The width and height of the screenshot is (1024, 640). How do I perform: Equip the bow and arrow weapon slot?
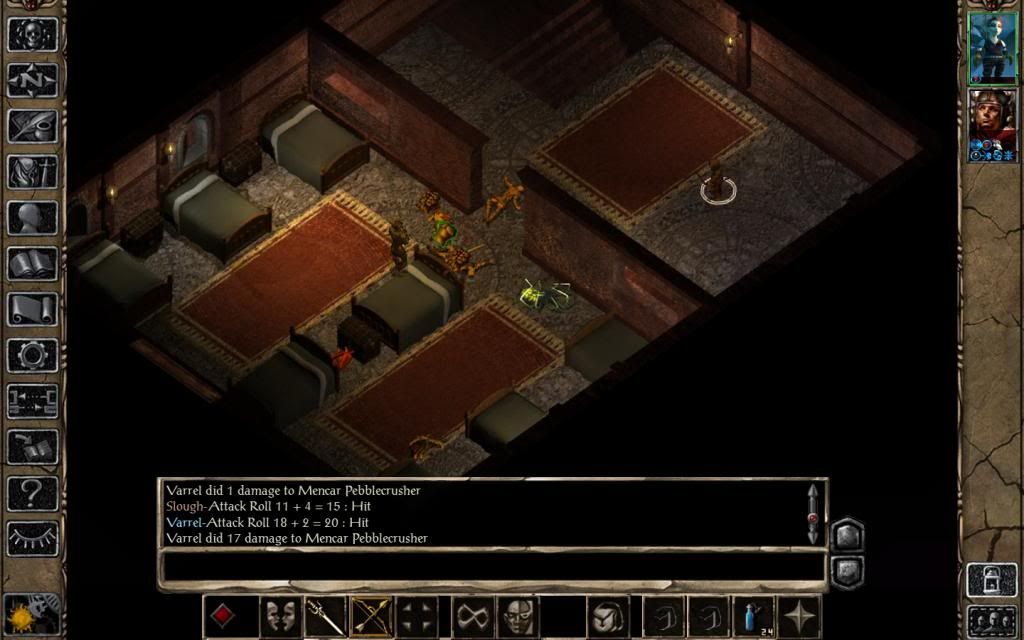pos(371,615)
